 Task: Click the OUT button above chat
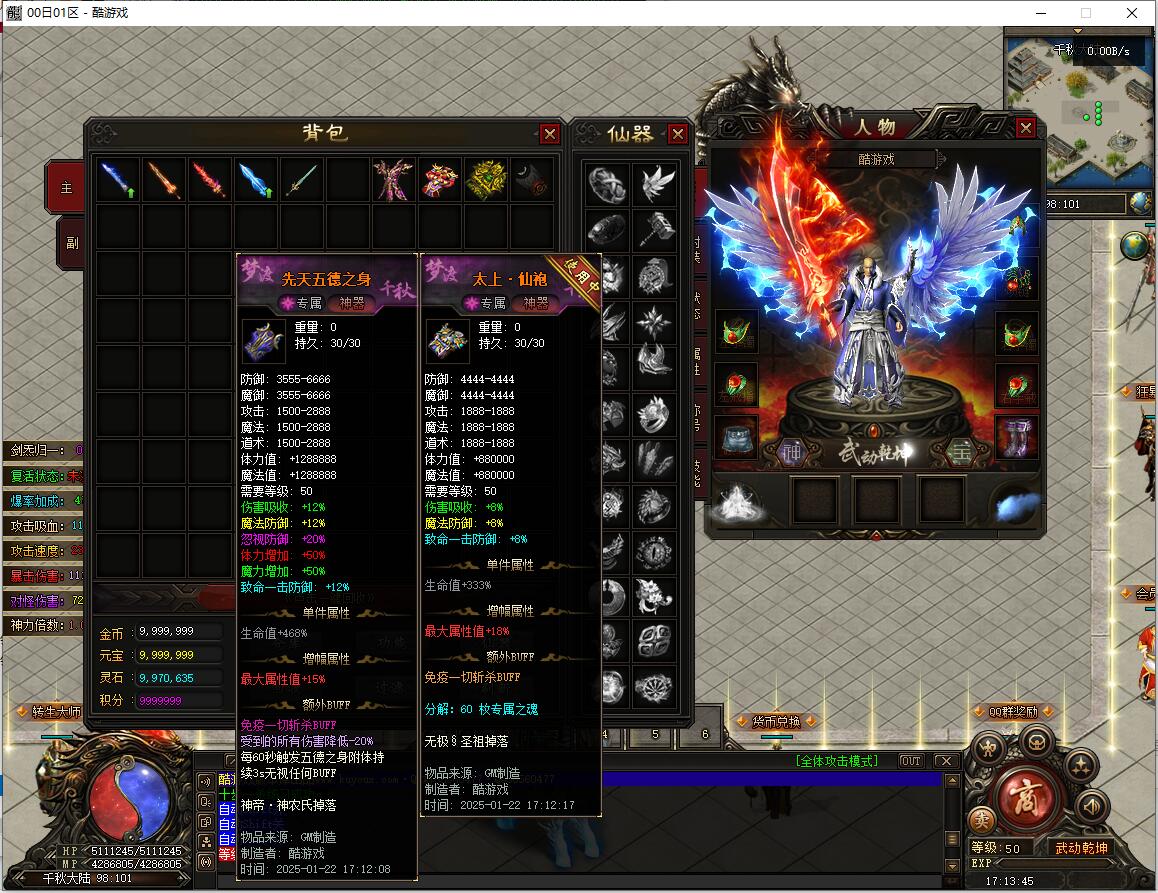tap(910, 761)
